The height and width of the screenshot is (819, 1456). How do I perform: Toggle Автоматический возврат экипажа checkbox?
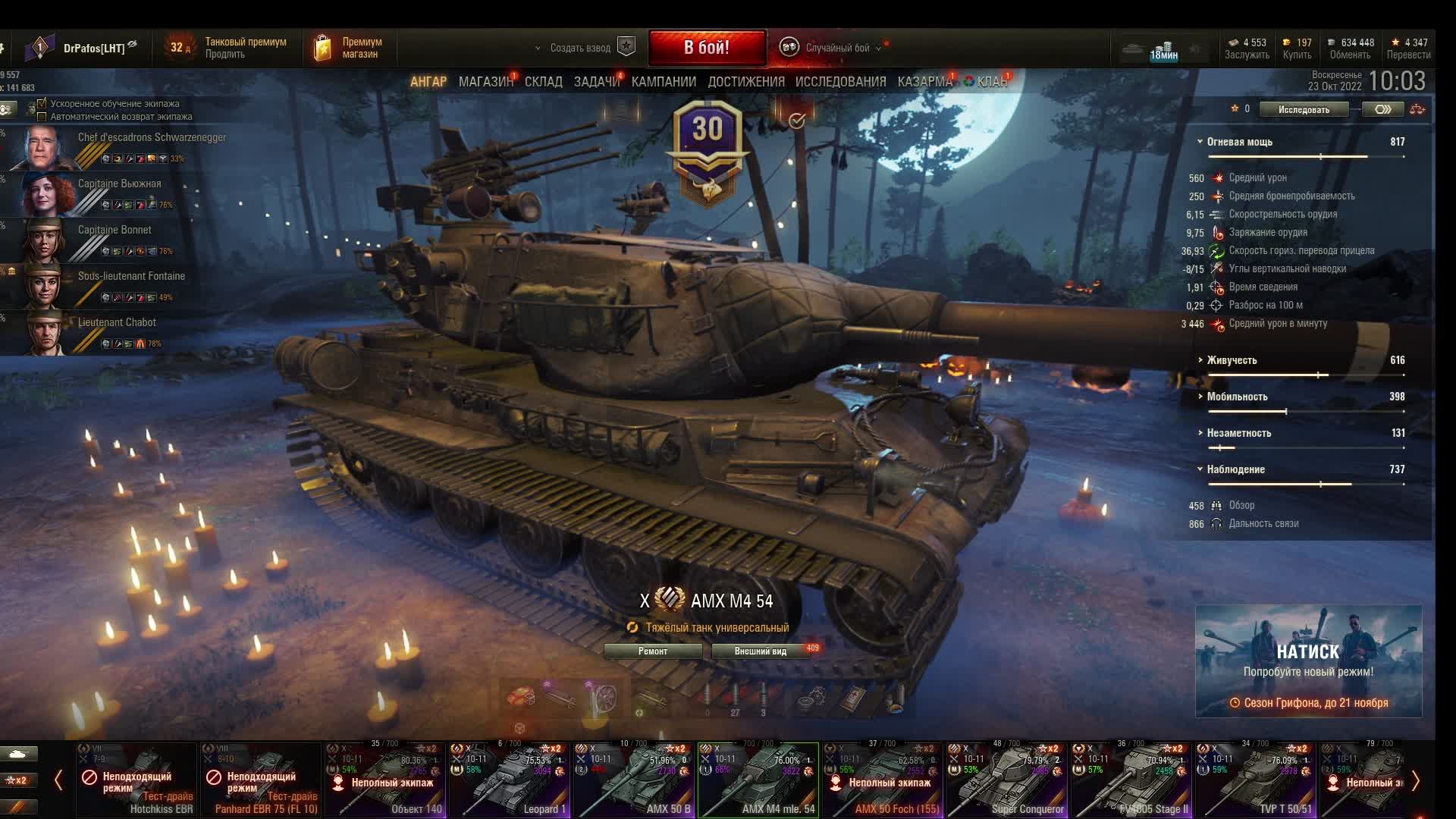click(42, 117)
